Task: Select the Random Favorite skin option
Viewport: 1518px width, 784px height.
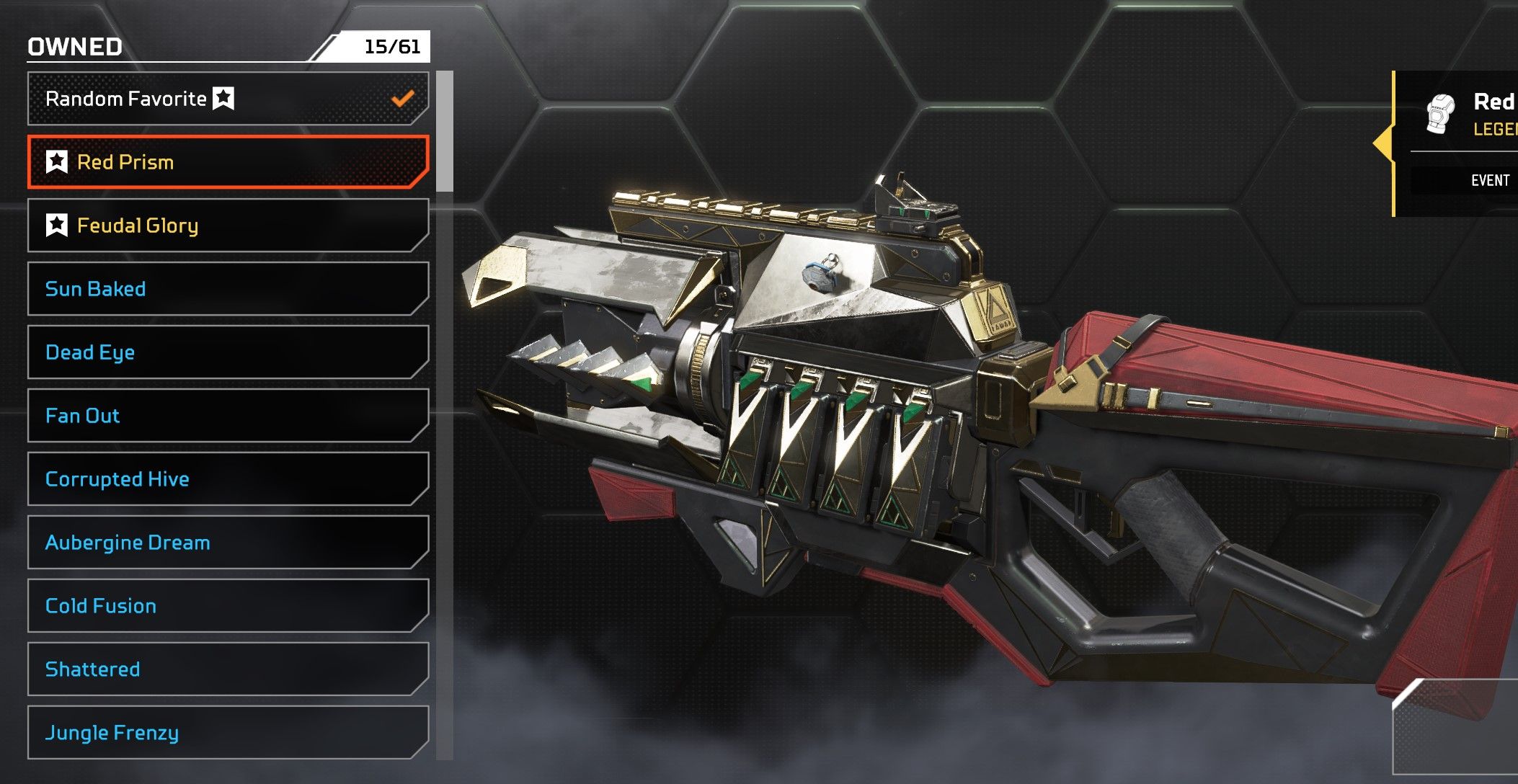Action: tap(228, 99)
